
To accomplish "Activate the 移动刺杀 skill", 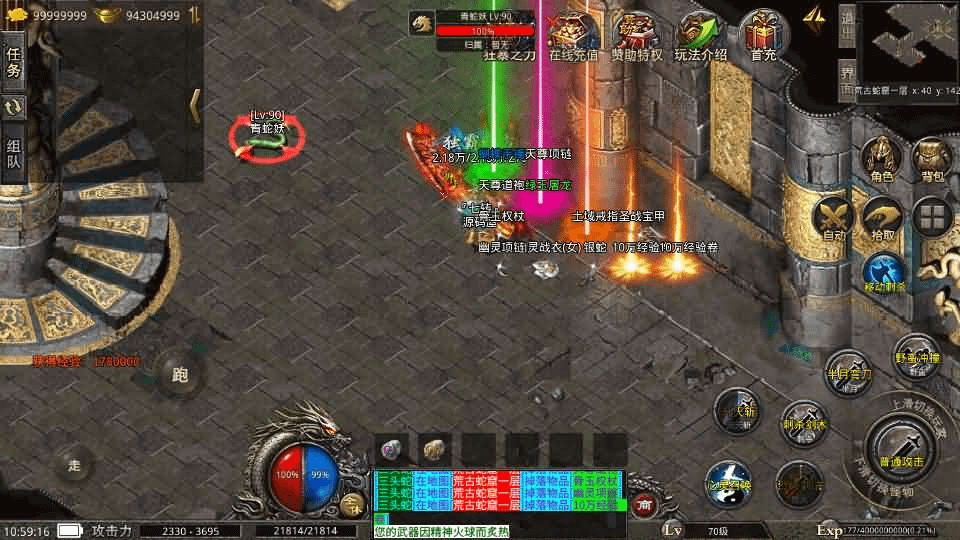I will [x=884, y=272].
